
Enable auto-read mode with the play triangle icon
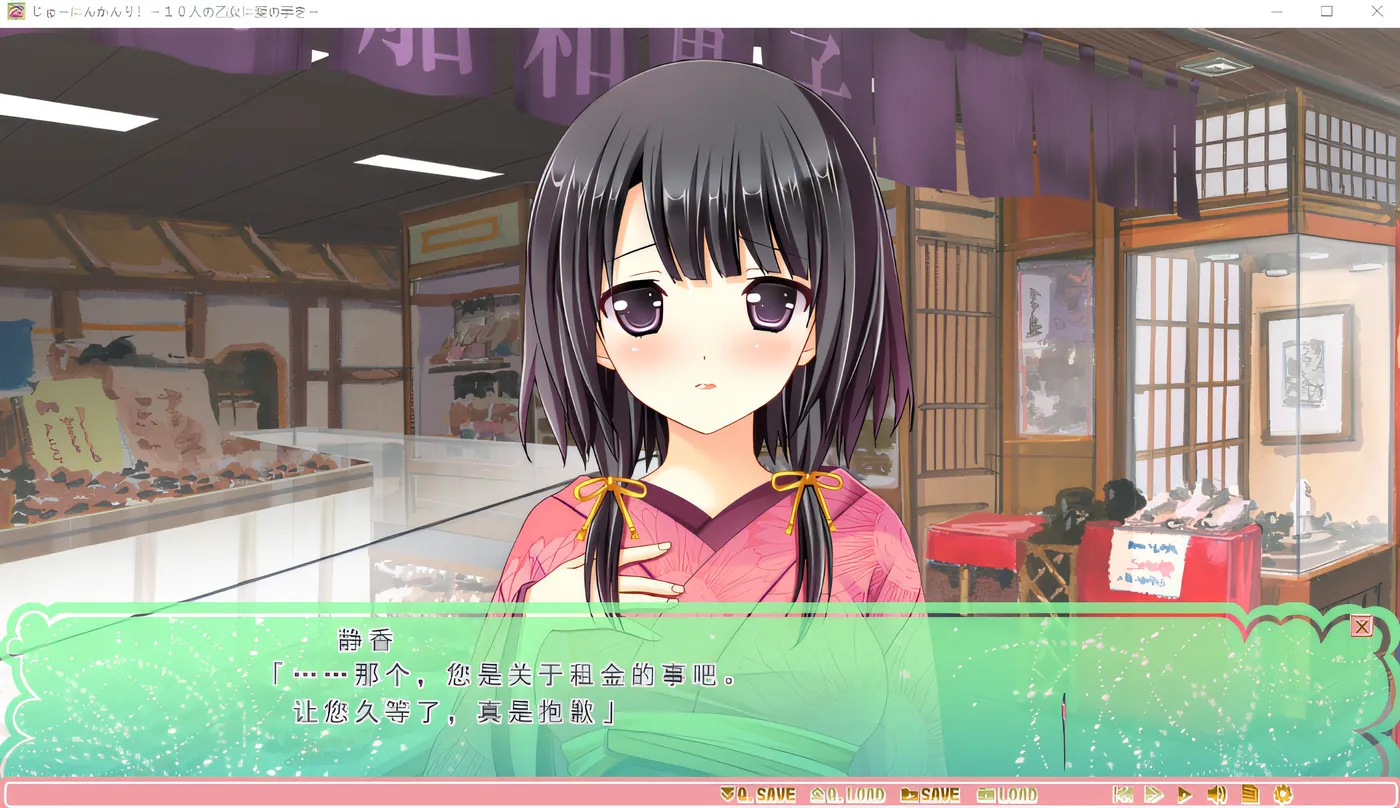click(x=1185, y=795)
